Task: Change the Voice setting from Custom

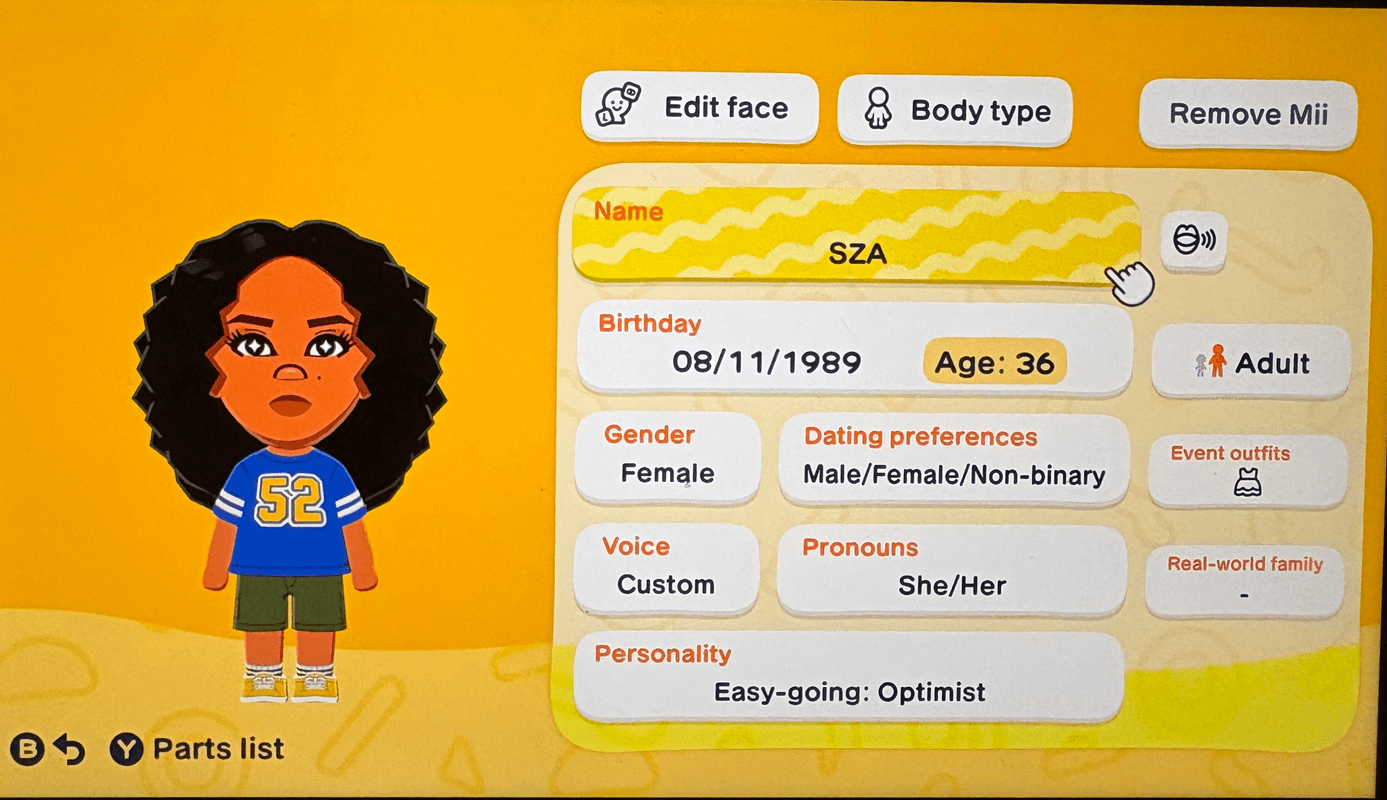Action: tap(666, 567)
